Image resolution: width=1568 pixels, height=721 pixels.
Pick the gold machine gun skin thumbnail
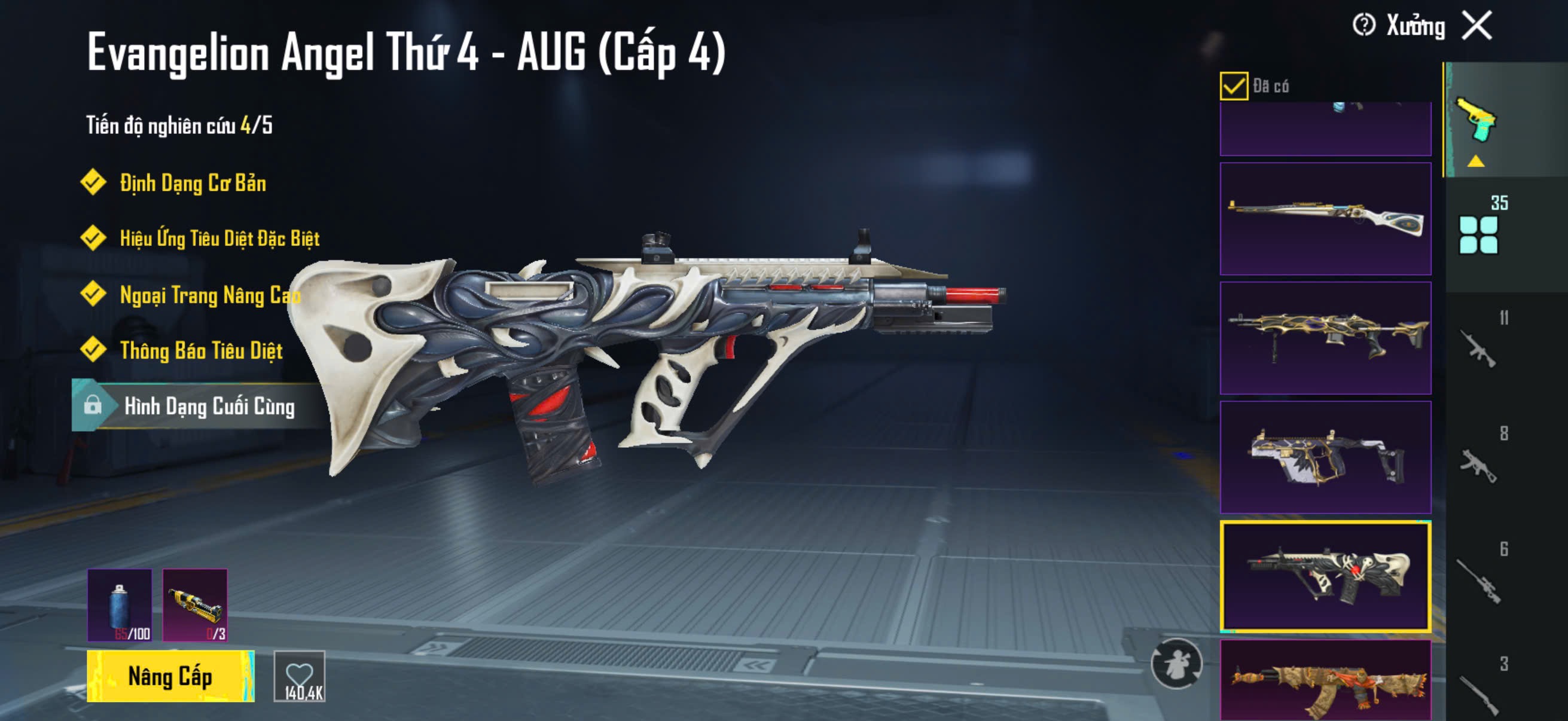point(1325,338)
